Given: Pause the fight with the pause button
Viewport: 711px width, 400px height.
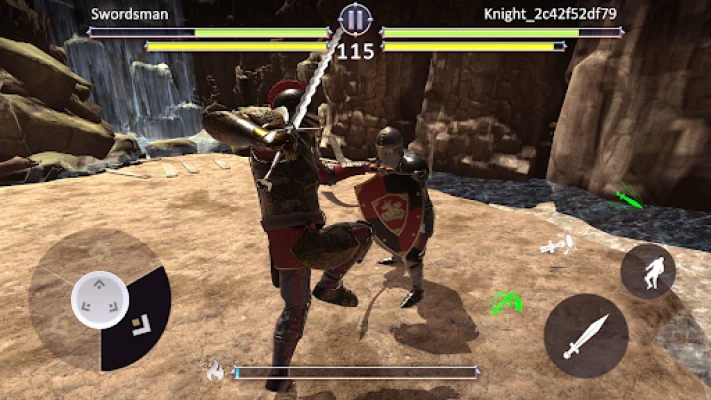Looking at the screenshot, I should point(354,18).
